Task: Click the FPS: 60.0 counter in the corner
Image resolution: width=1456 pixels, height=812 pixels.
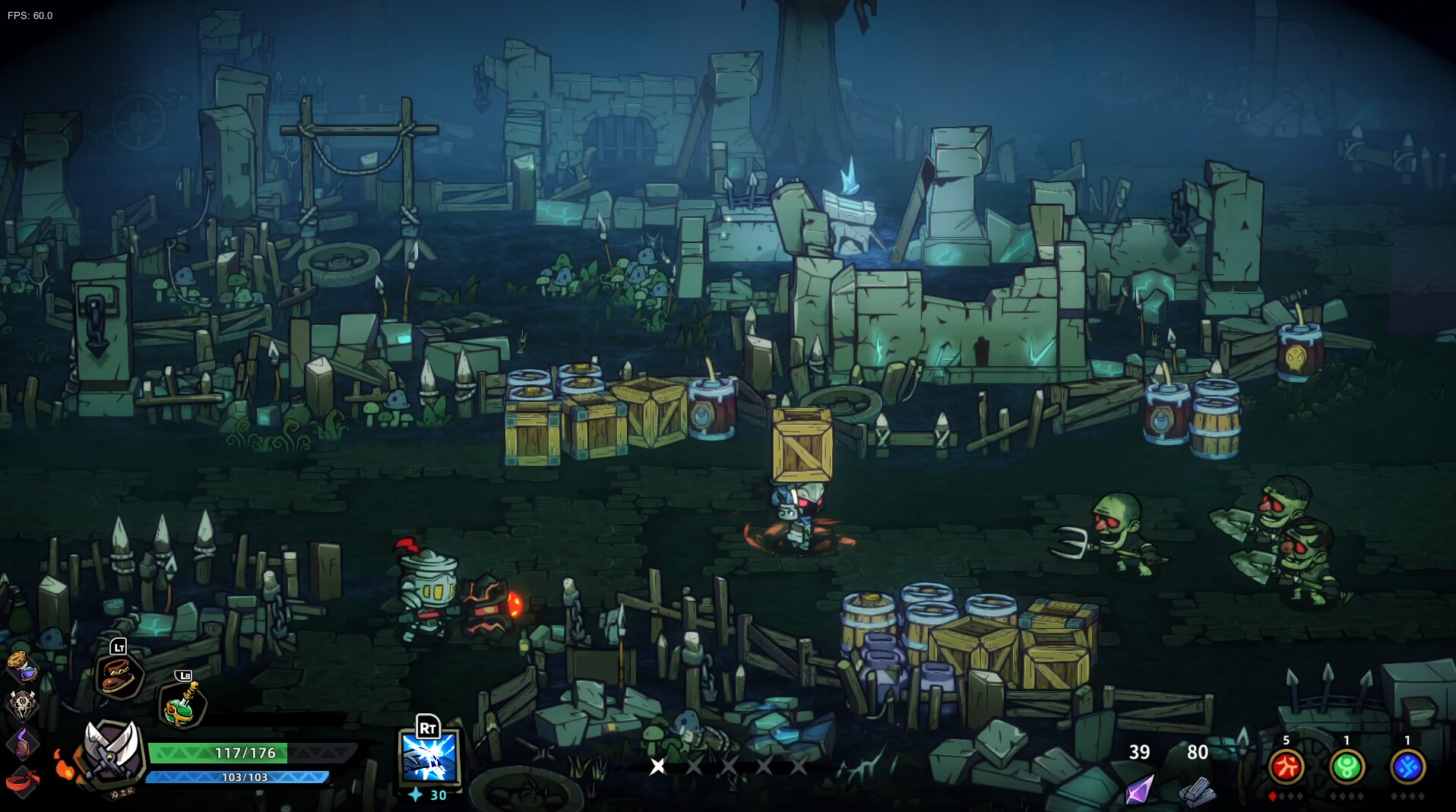Action: (29, 14)
